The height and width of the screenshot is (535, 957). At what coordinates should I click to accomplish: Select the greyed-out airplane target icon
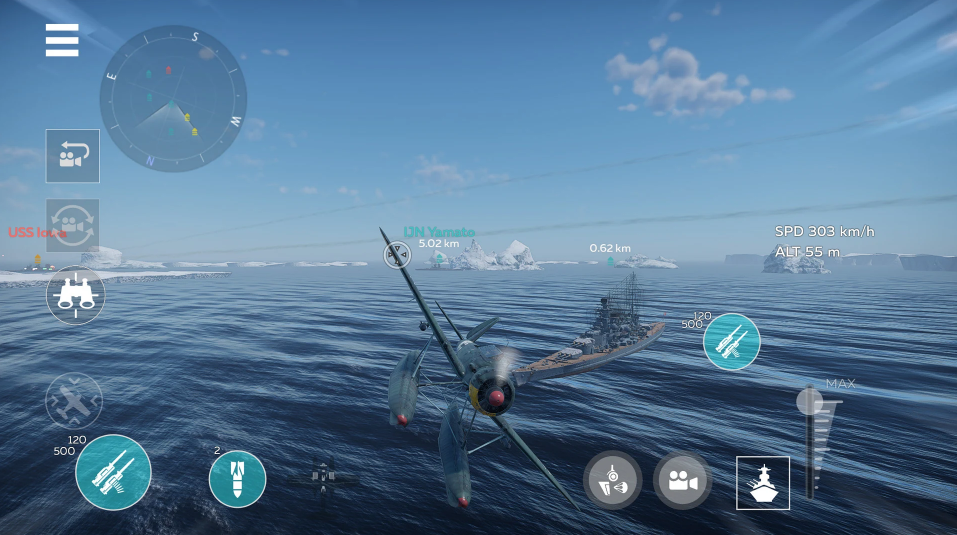(74, 401)
